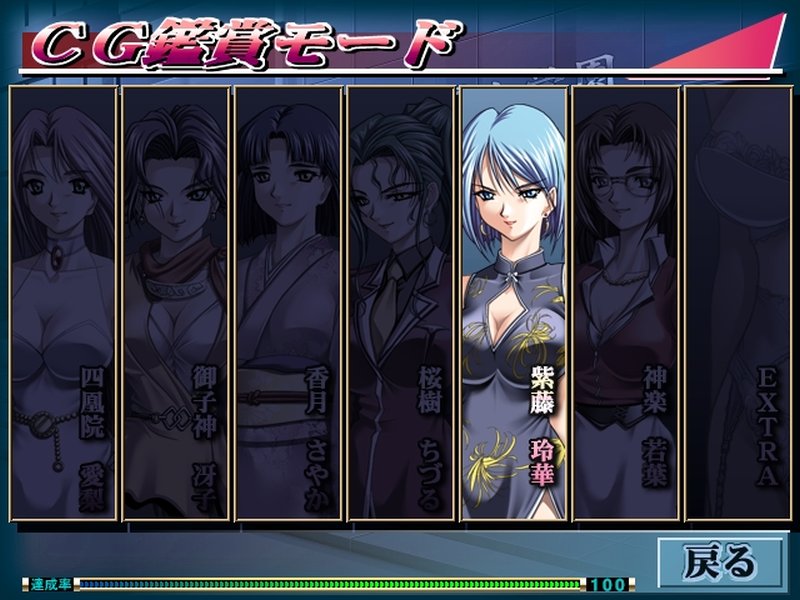Screen dimensions: 800x600
Task: Click the 戻る back button
Action: tap(720, 561)
